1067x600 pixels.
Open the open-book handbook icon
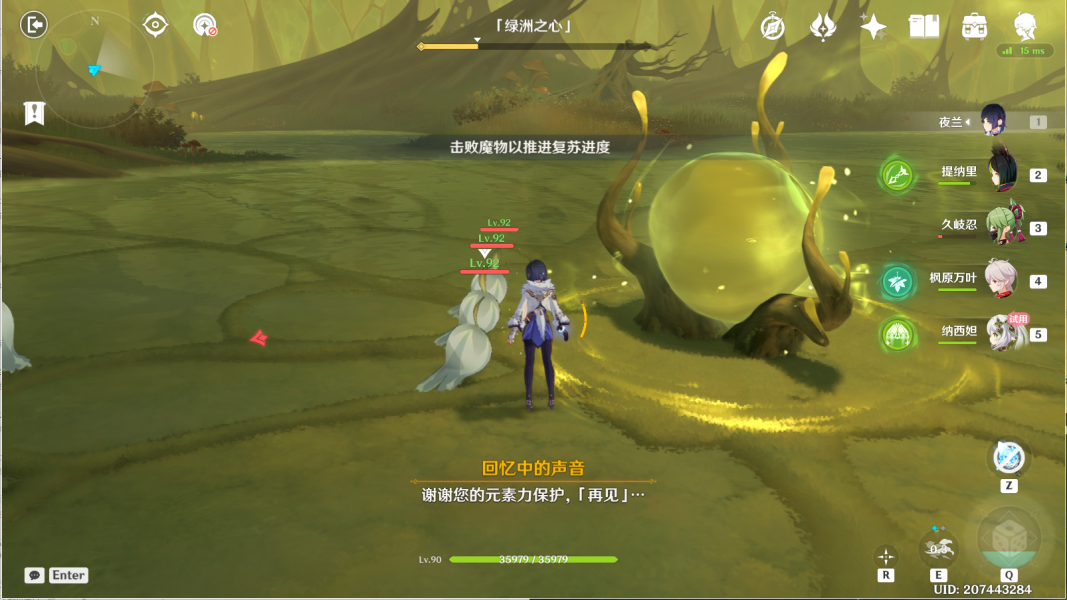tap(924, 27)
